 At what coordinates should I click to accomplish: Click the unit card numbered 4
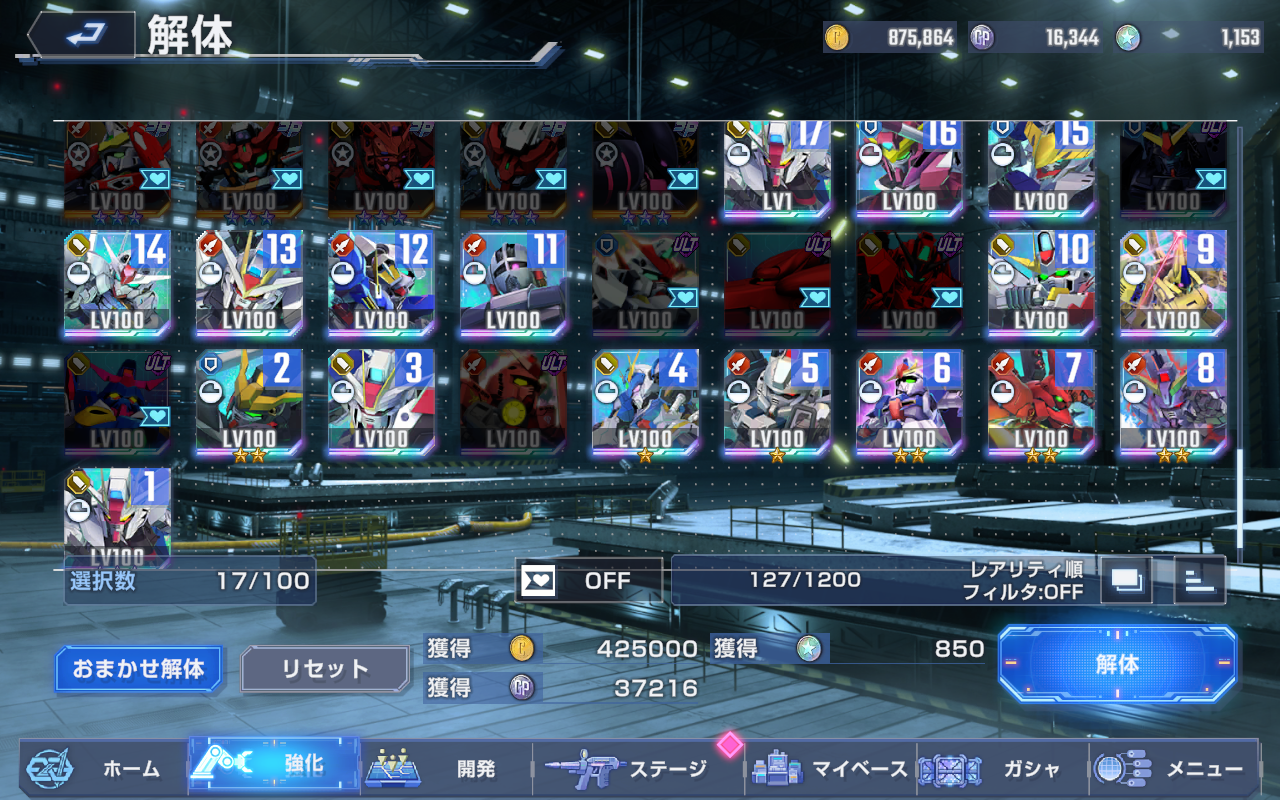click(x=645, y=402)
